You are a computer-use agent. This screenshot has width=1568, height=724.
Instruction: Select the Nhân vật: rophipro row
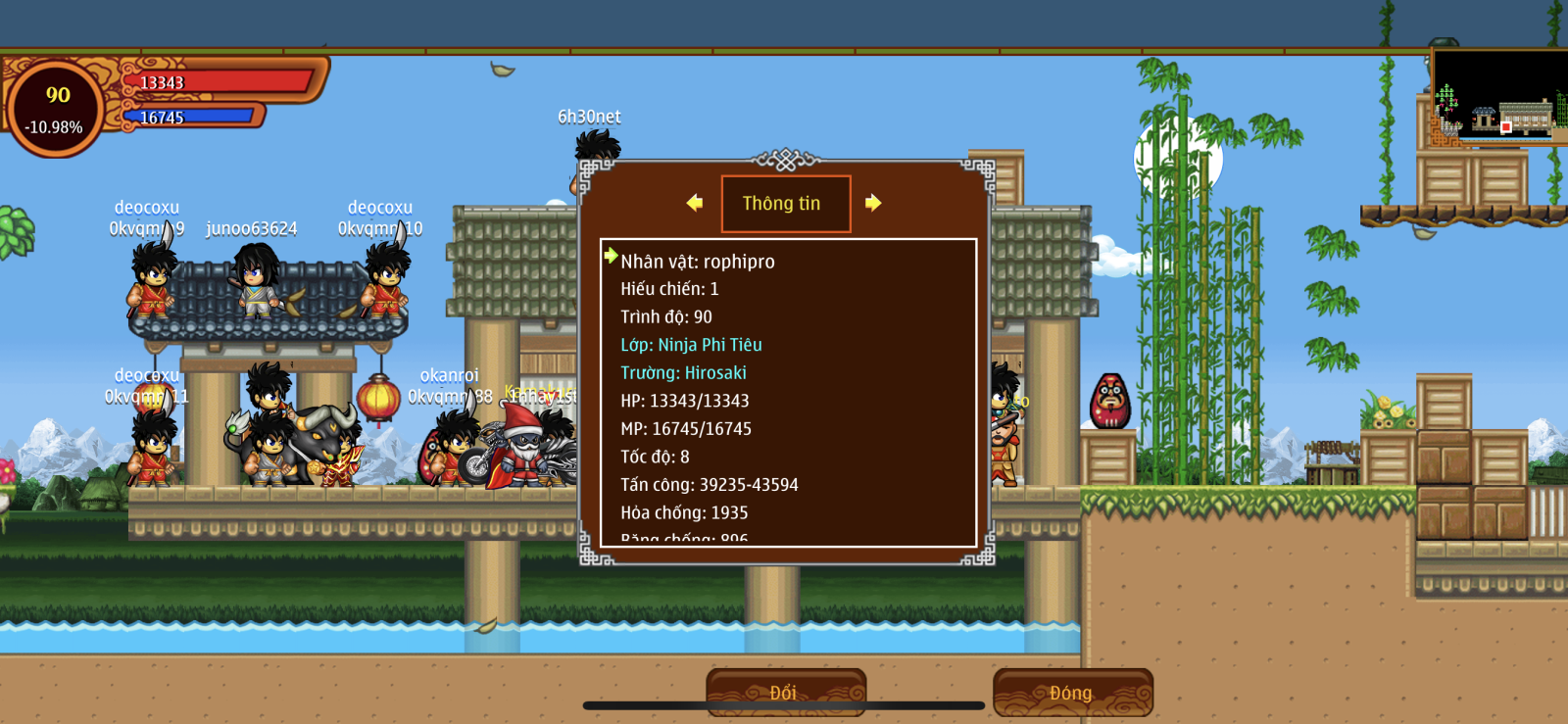(697, 262)
